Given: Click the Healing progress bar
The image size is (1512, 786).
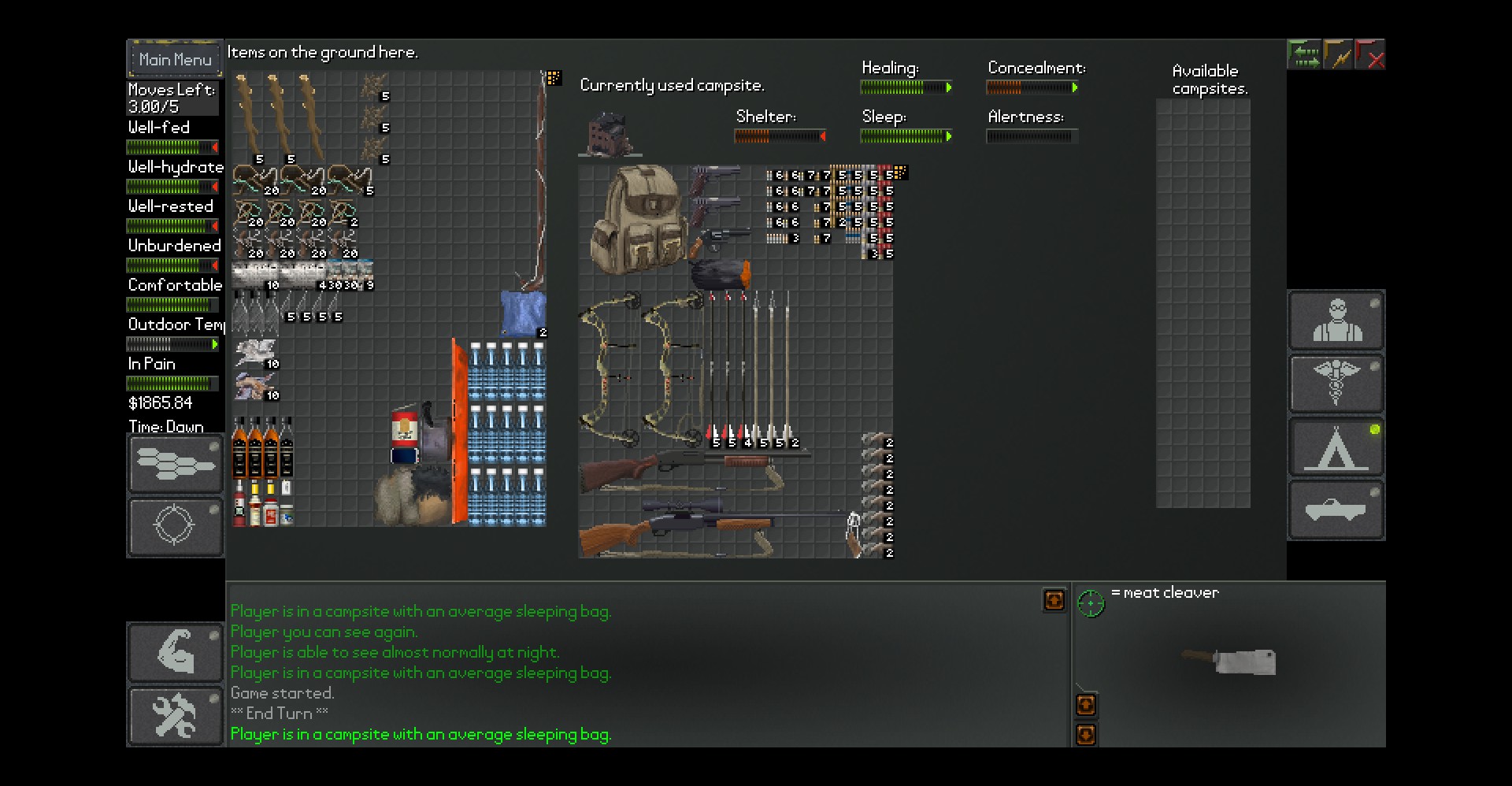Looking at the screenshot, I should tap(906, 87).
